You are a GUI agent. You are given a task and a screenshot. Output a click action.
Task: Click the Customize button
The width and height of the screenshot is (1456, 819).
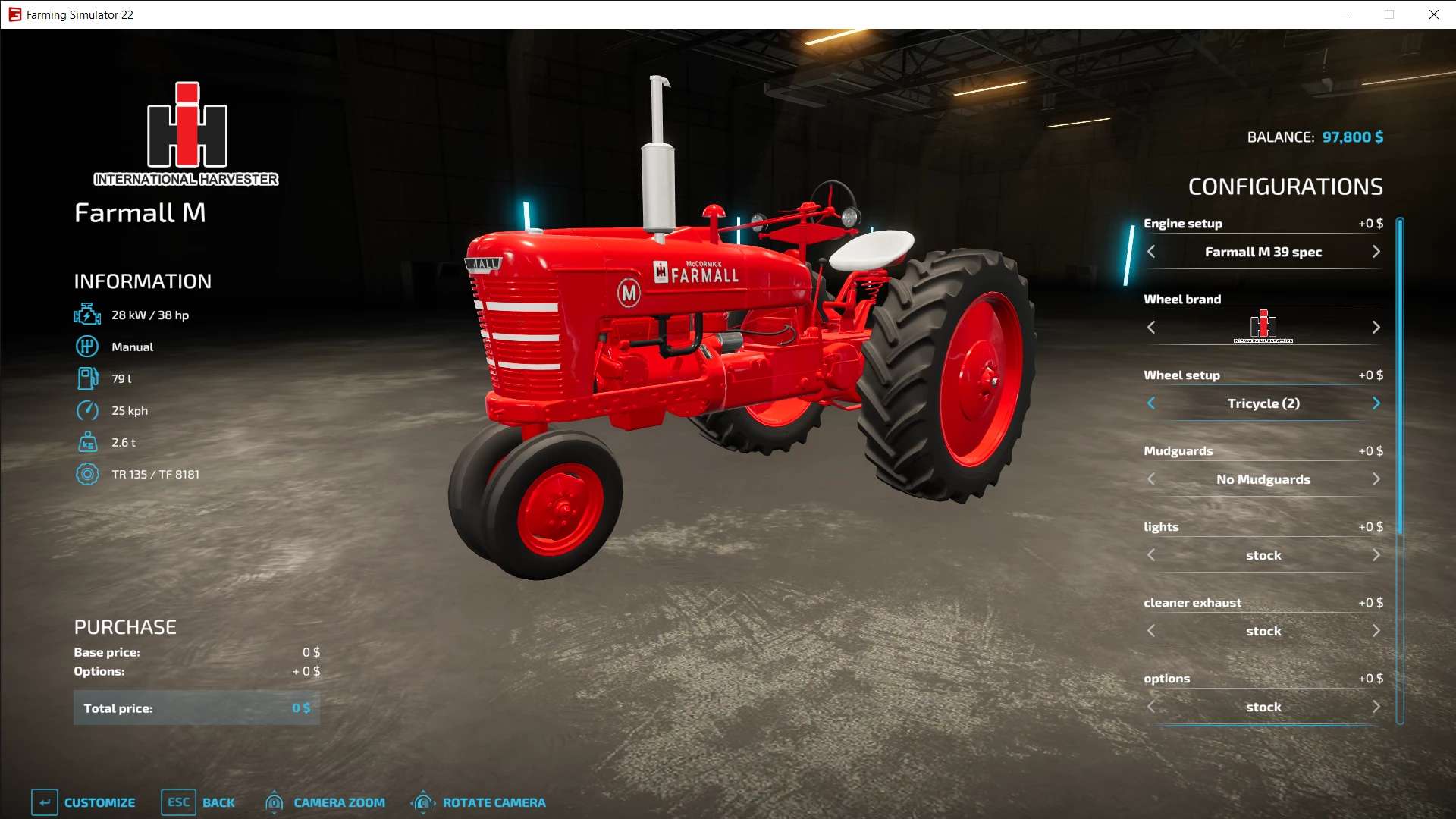[x=83, y=802]
